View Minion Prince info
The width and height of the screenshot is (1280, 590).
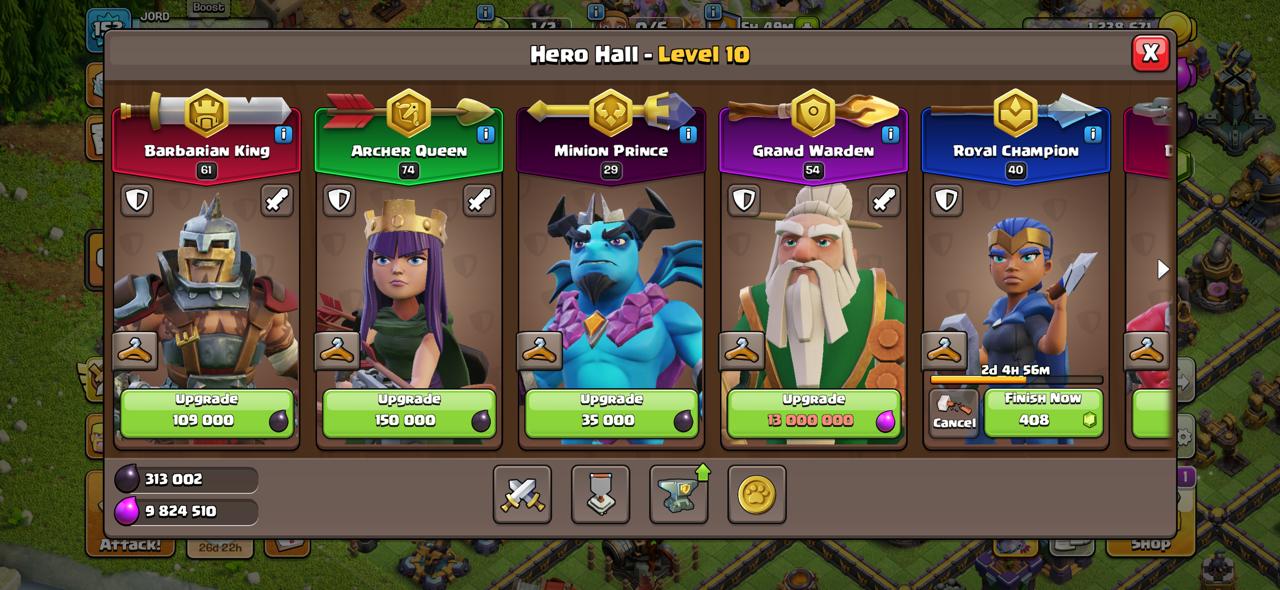pyautogui.click(x=688, y=134)
